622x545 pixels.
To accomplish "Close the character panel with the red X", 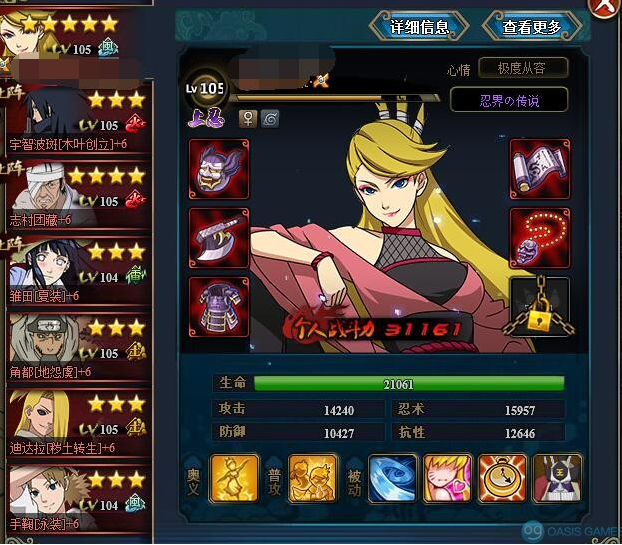I will pyautogui.click(x=607, y=6).
